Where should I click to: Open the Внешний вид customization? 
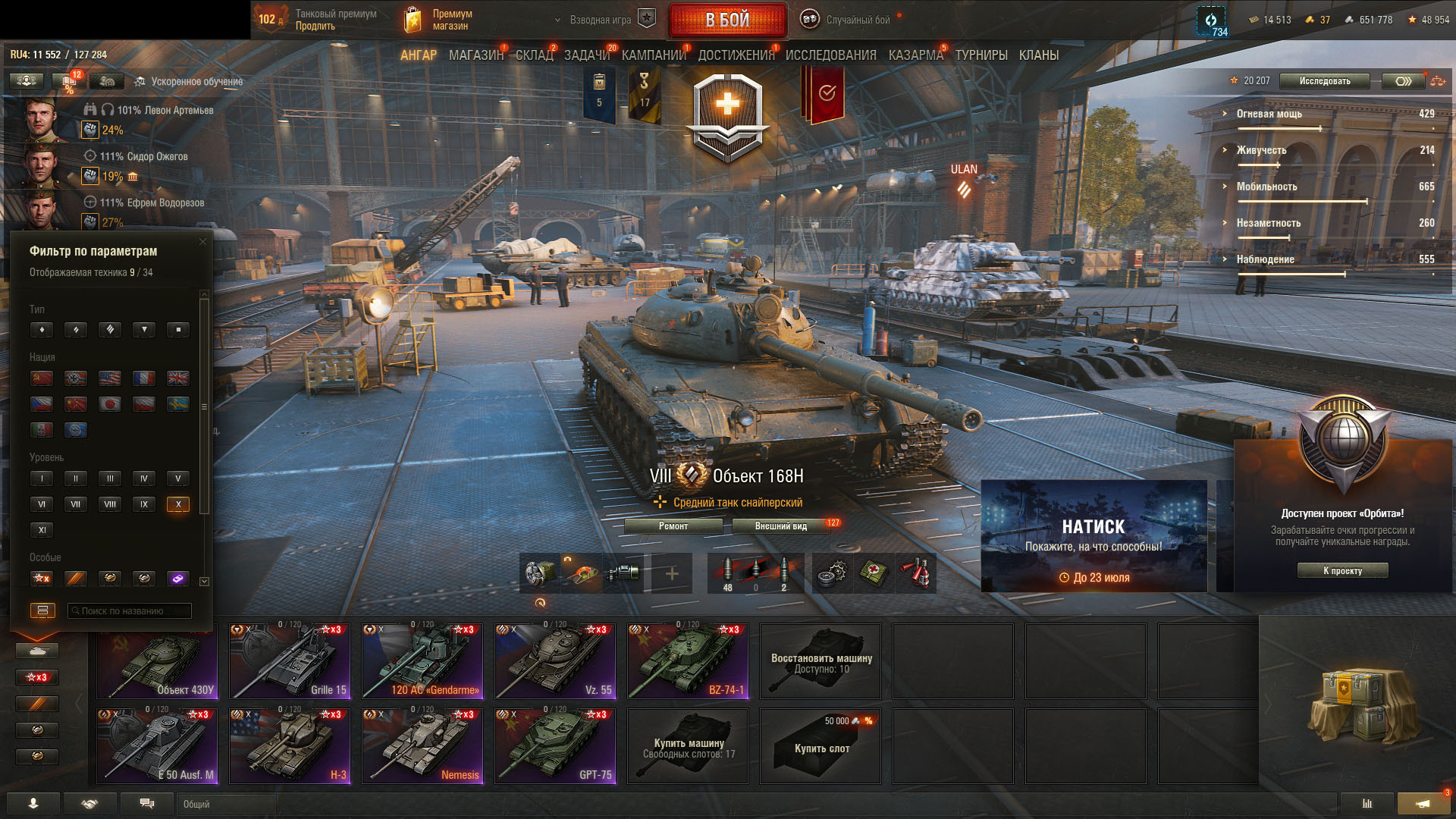coord(780,526)
